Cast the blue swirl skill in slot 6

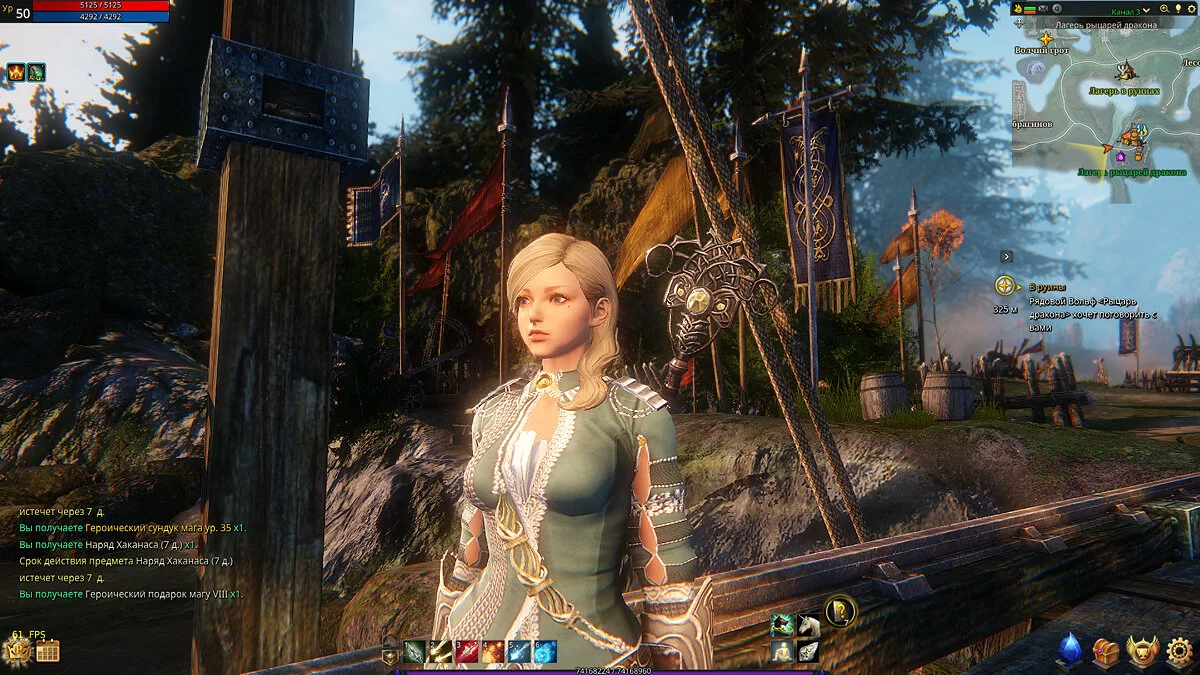coord(545,652)
